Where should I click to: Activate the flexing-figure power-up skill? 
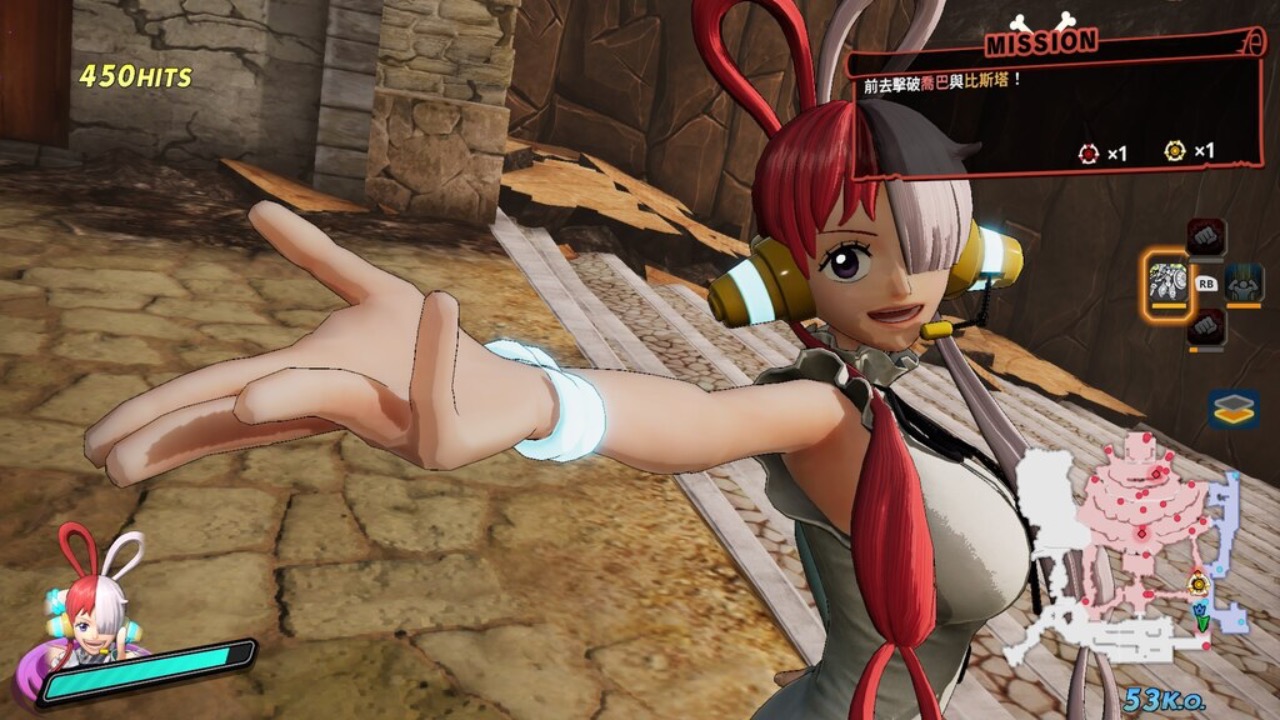tap(1244, 283)
